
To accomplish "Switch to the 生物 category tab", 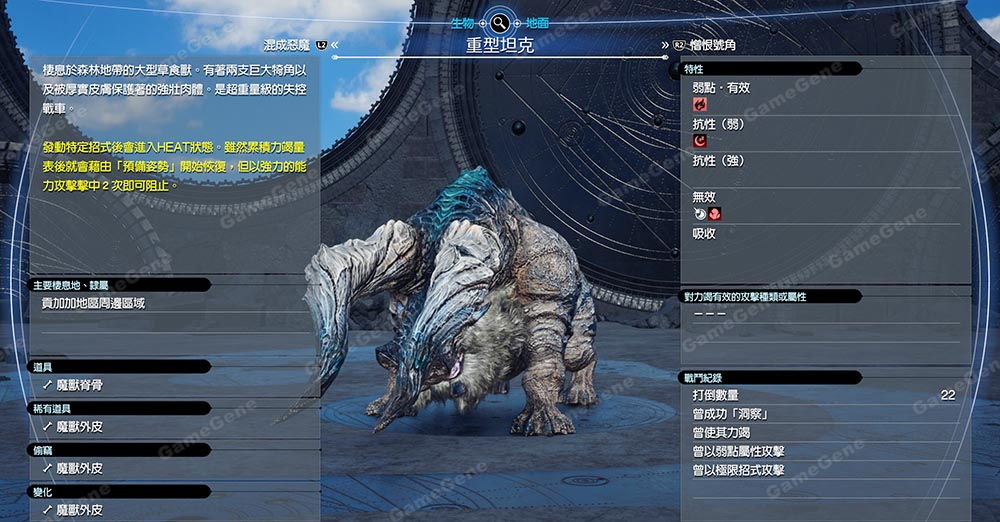I will tap(462, 22).
